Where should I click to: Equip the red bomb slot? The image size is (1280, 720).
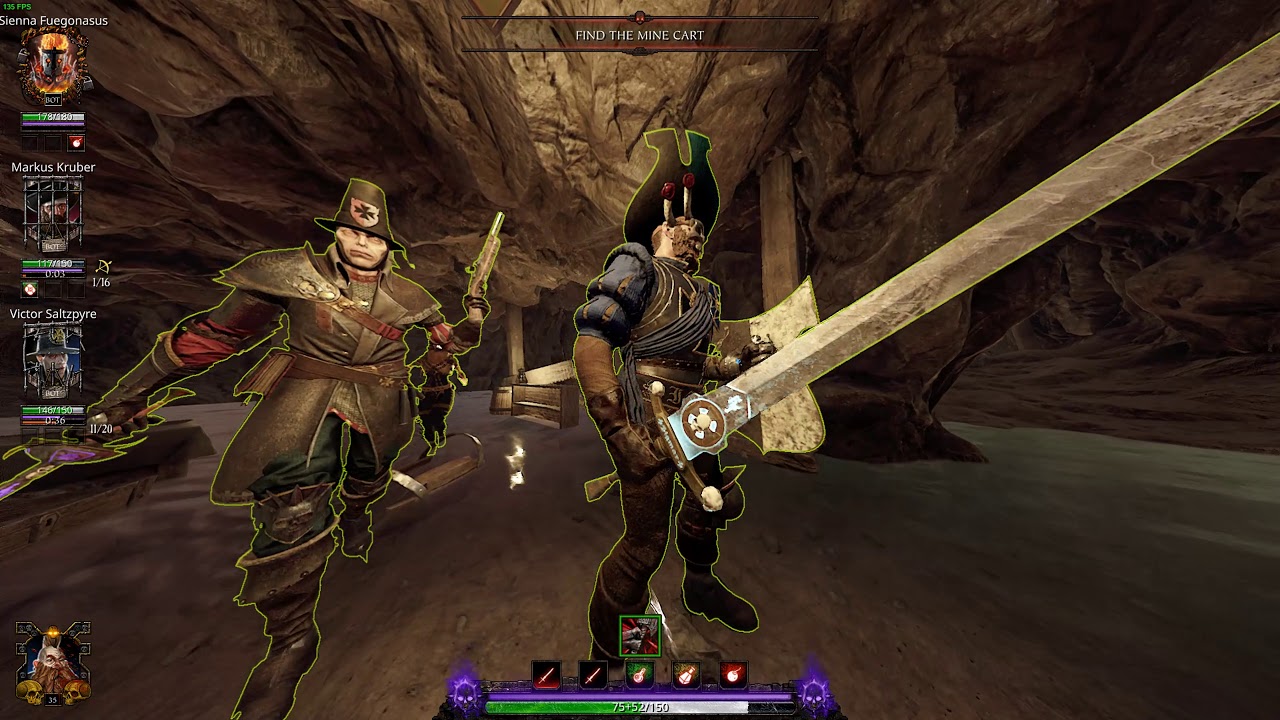tap(733, 675)
